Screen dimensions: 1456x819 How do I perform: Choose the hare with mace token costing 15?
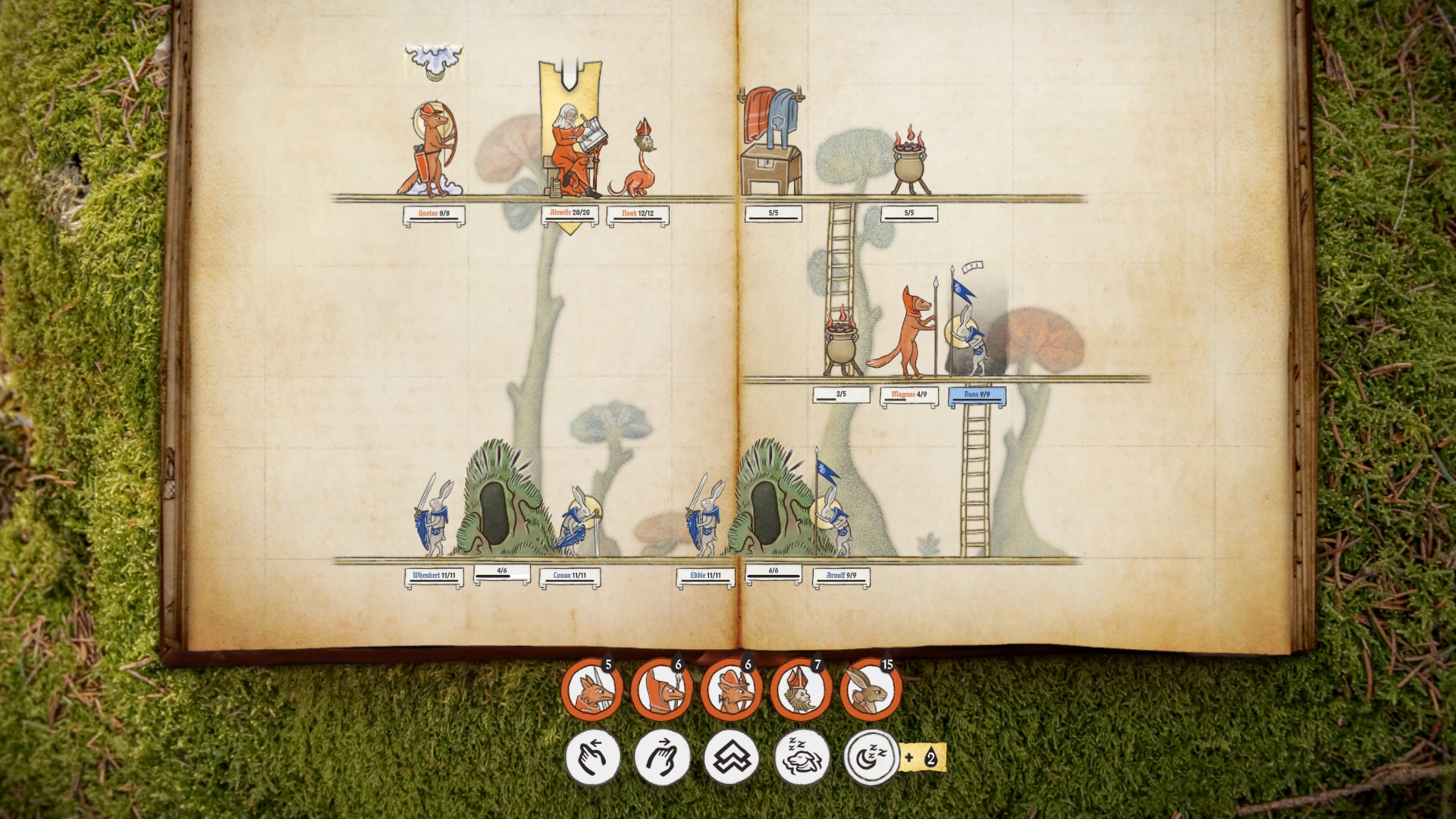(x=871, y=689)
